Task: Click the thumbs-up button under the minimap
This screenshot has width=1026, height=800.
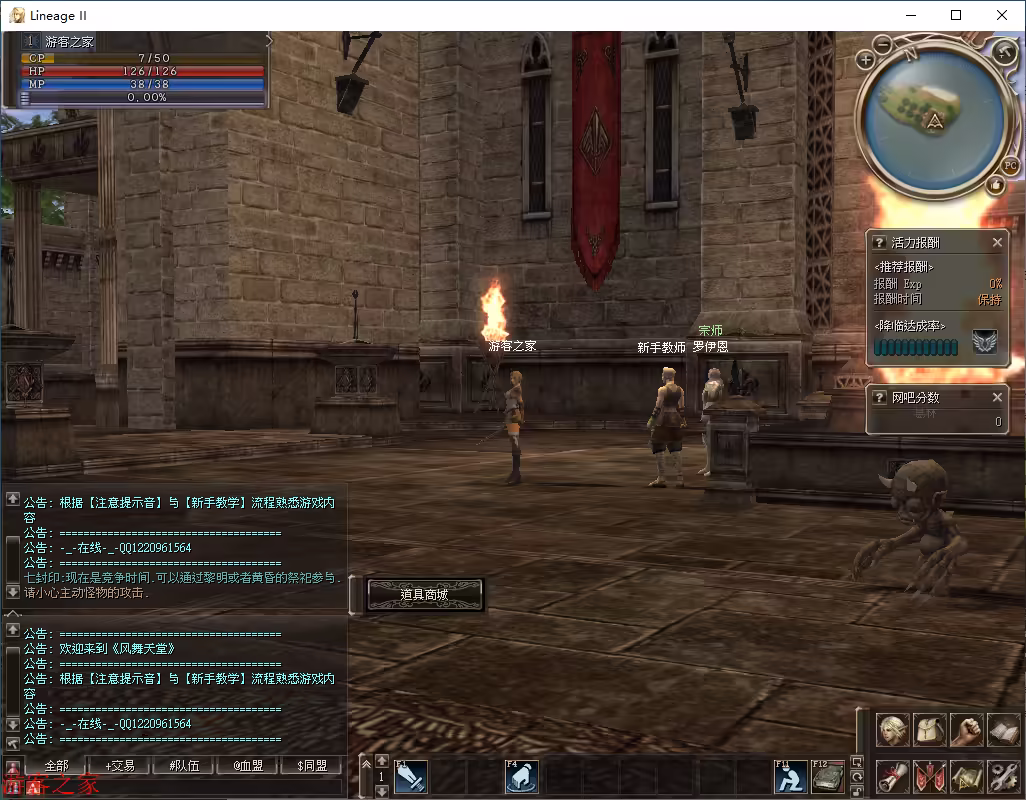Action: coord(995,185)
